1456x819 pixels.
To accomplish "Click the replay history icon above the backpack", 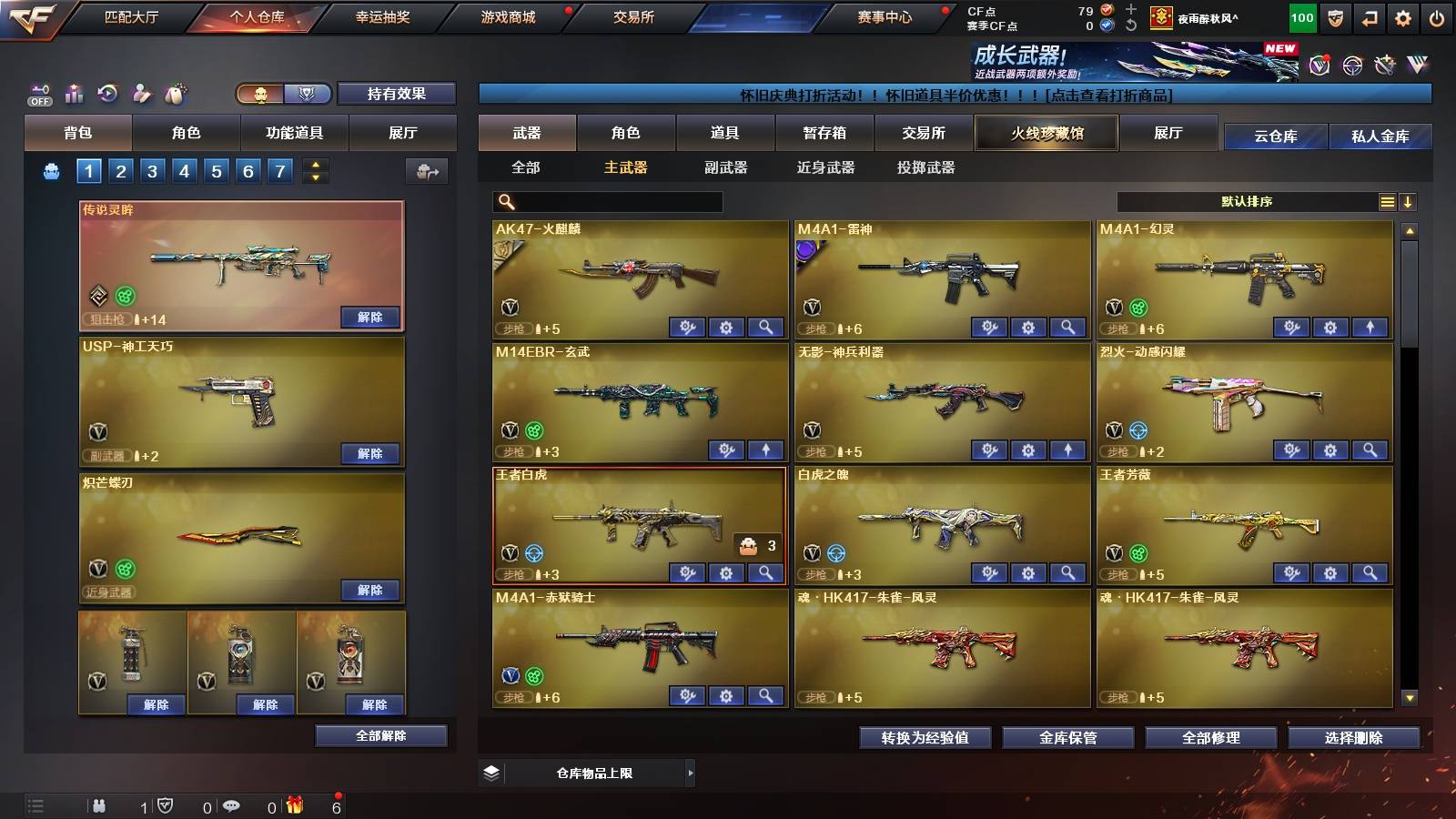I will pyautogui.click(x=106, y=91).
